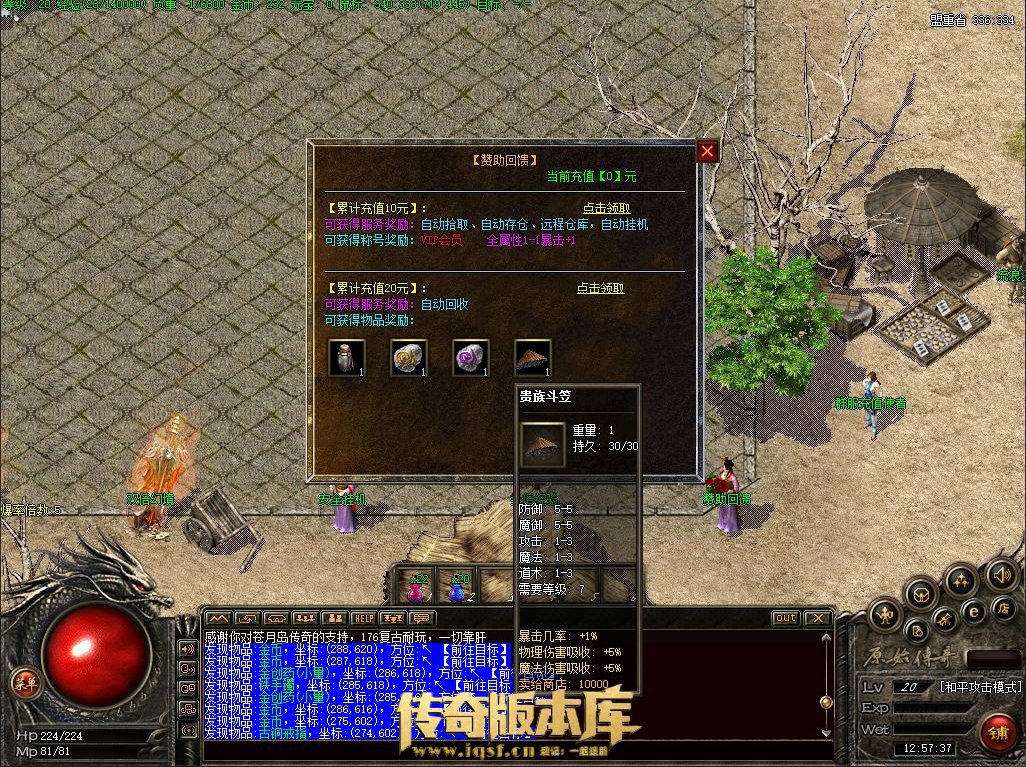Image resolution: width=1026 pixels, height=767 pixels.
Task: Close the sponsor reward window
Action: click(x=708, y=151)
